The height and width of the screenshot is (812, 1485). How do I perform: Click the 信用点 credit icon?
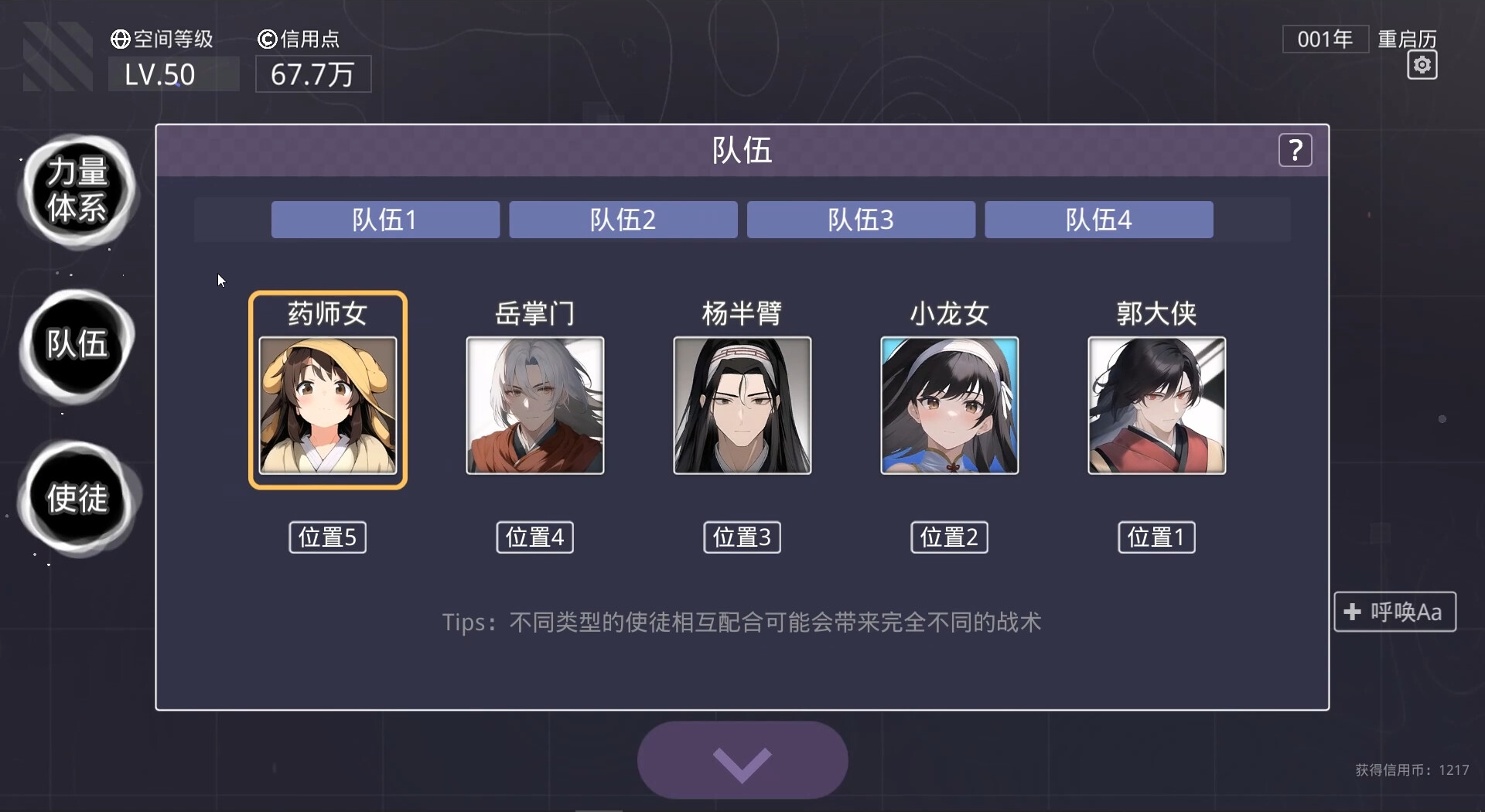click(x=267, y=39)
